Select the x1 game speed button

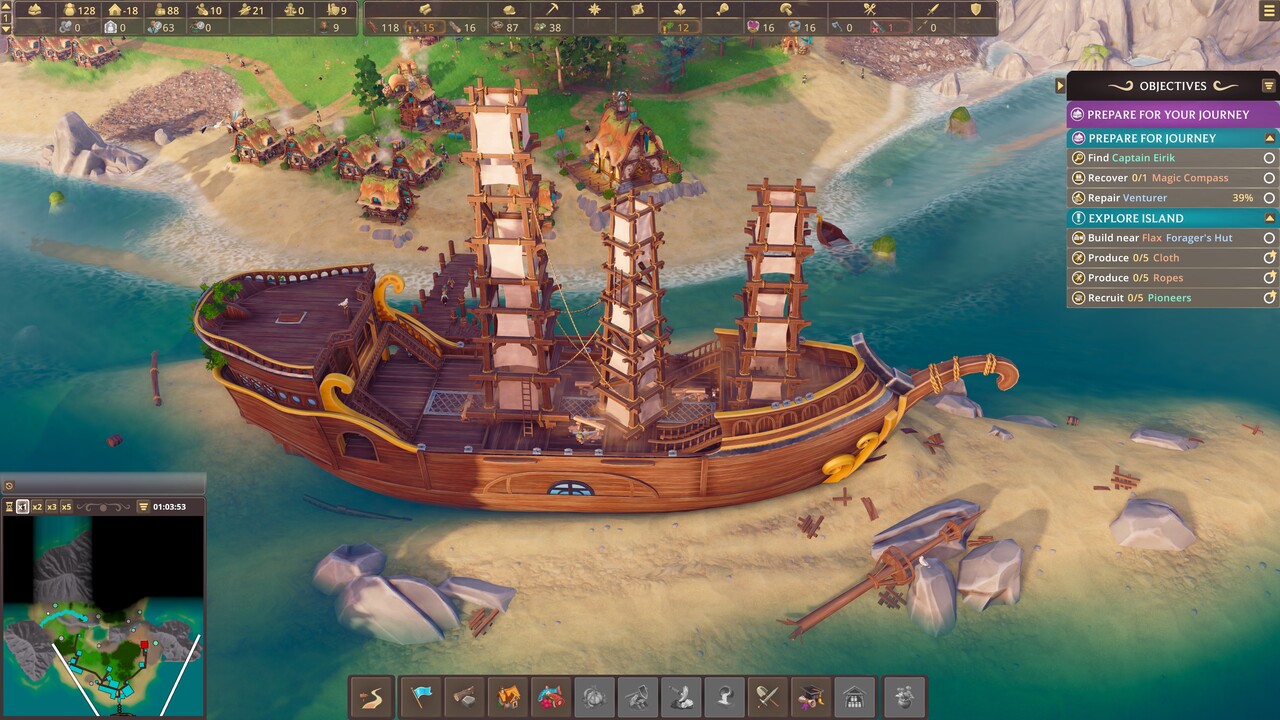(22, 507)
